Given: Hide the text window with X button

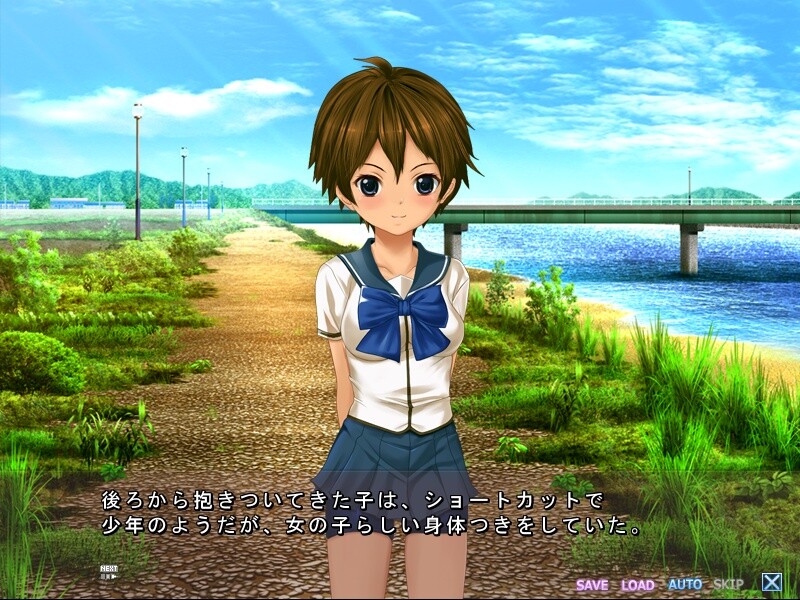Looking at the screenshot, I should click(771, 582).
